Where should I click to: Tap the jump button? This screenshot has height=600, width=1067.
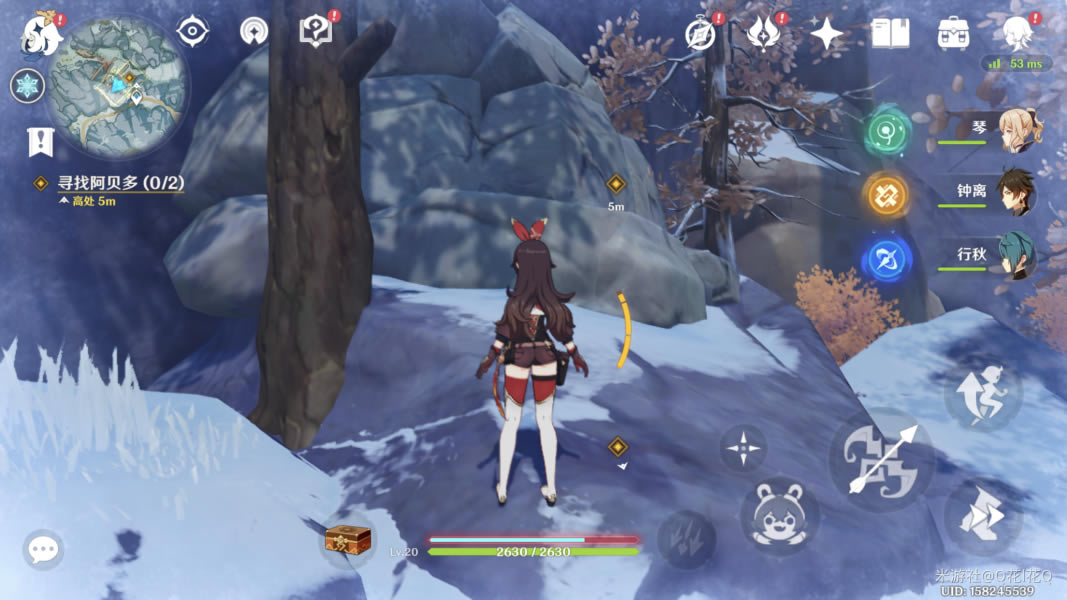[982, 395]
